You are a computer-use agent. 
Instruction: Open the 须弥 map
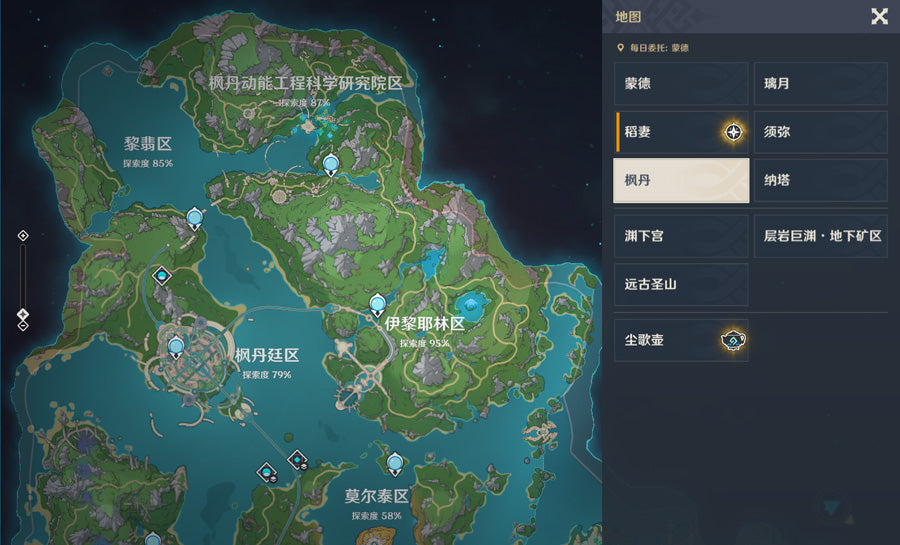(820, 132)
